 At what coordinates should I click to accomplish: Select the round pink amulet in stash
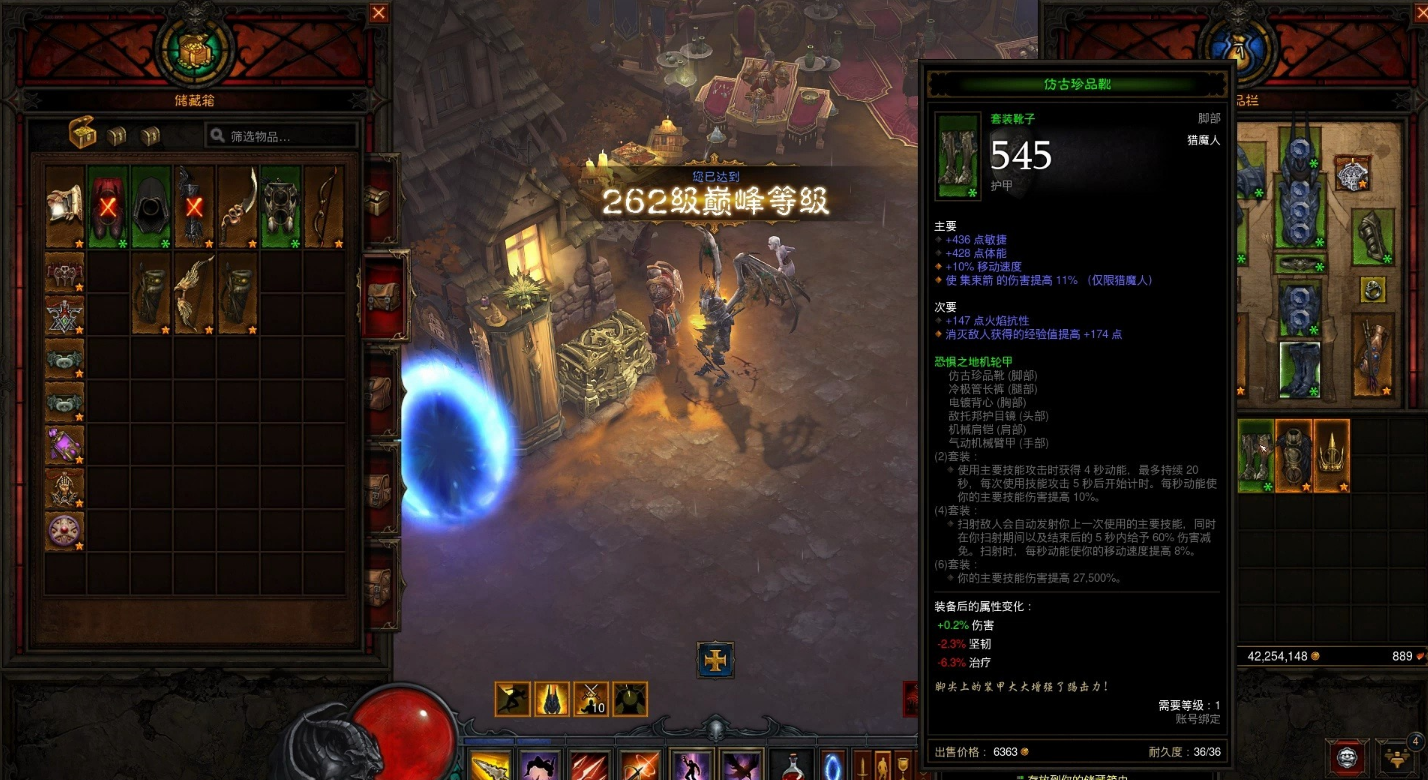pos(65,530)
